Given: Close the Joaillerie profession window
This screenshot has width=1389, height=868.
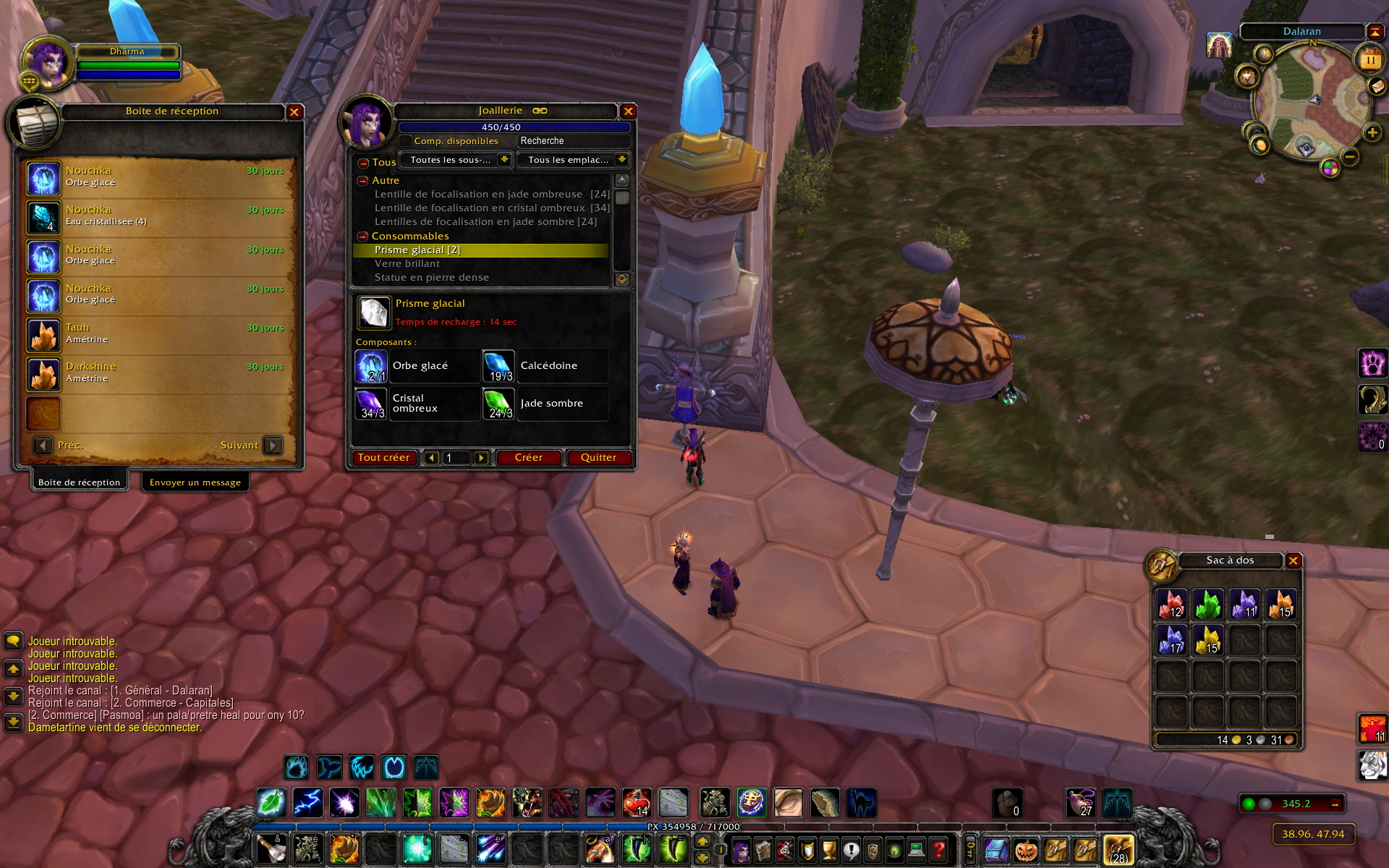Looking at the screenshot, I should click(x=628, y=111).
